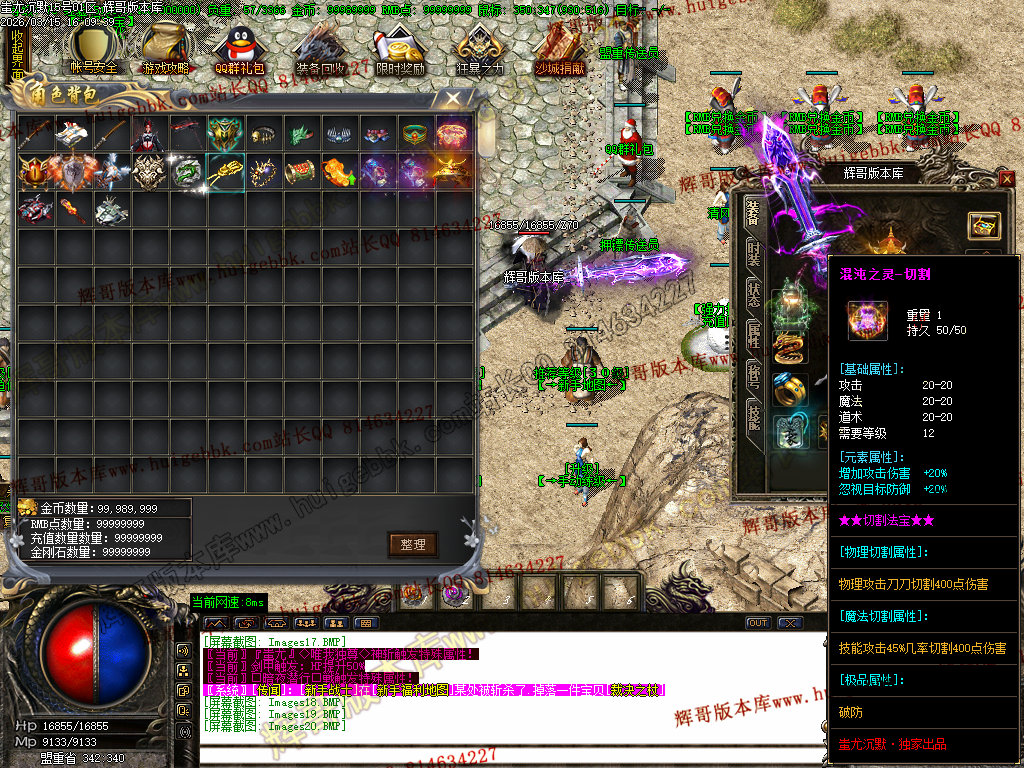
Task: Switch to the 状态 status tab
Action: pyautogui.click(x=754, y=294)
